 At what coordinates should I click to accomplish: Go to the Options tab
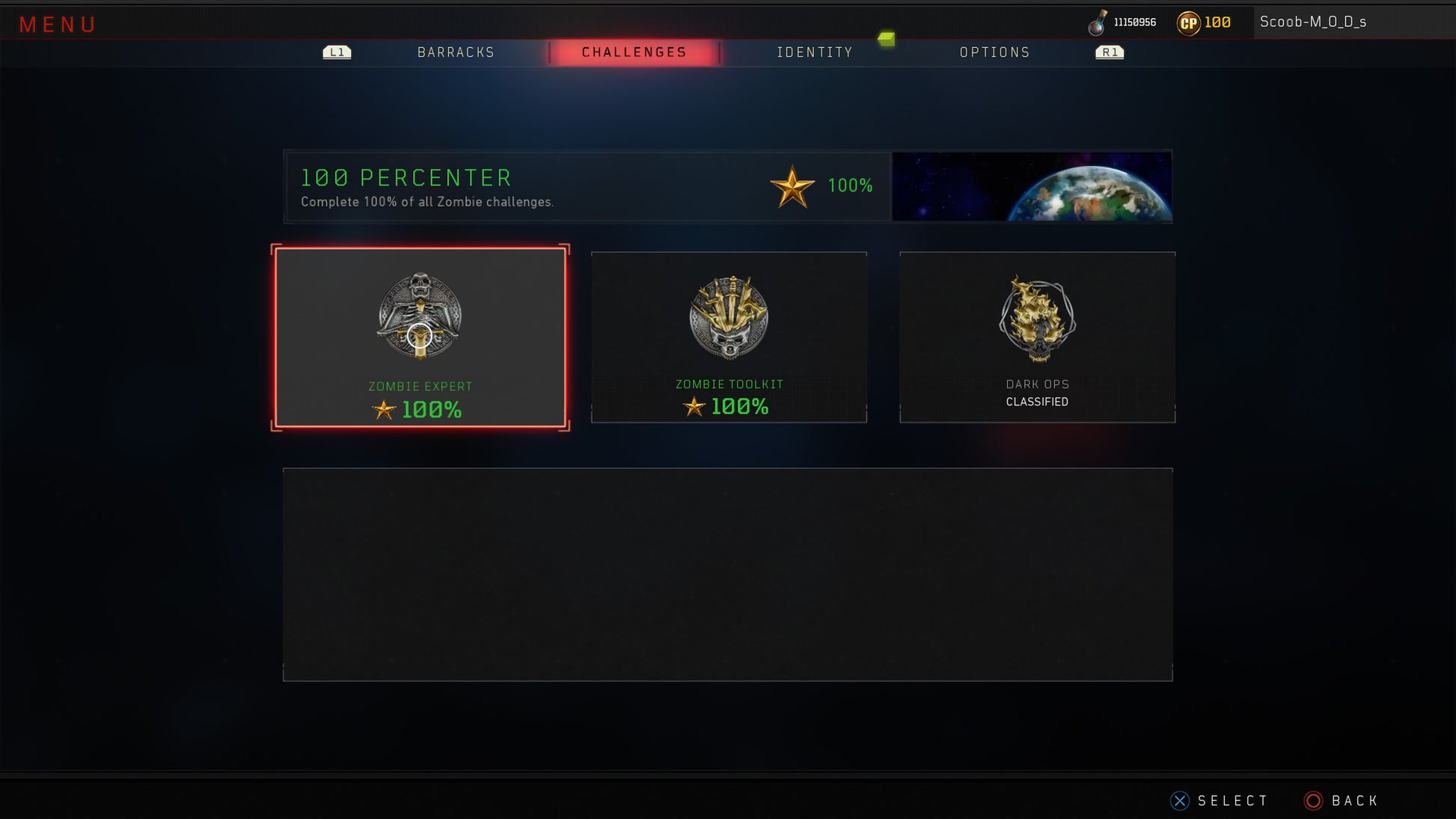coord(994,52)
